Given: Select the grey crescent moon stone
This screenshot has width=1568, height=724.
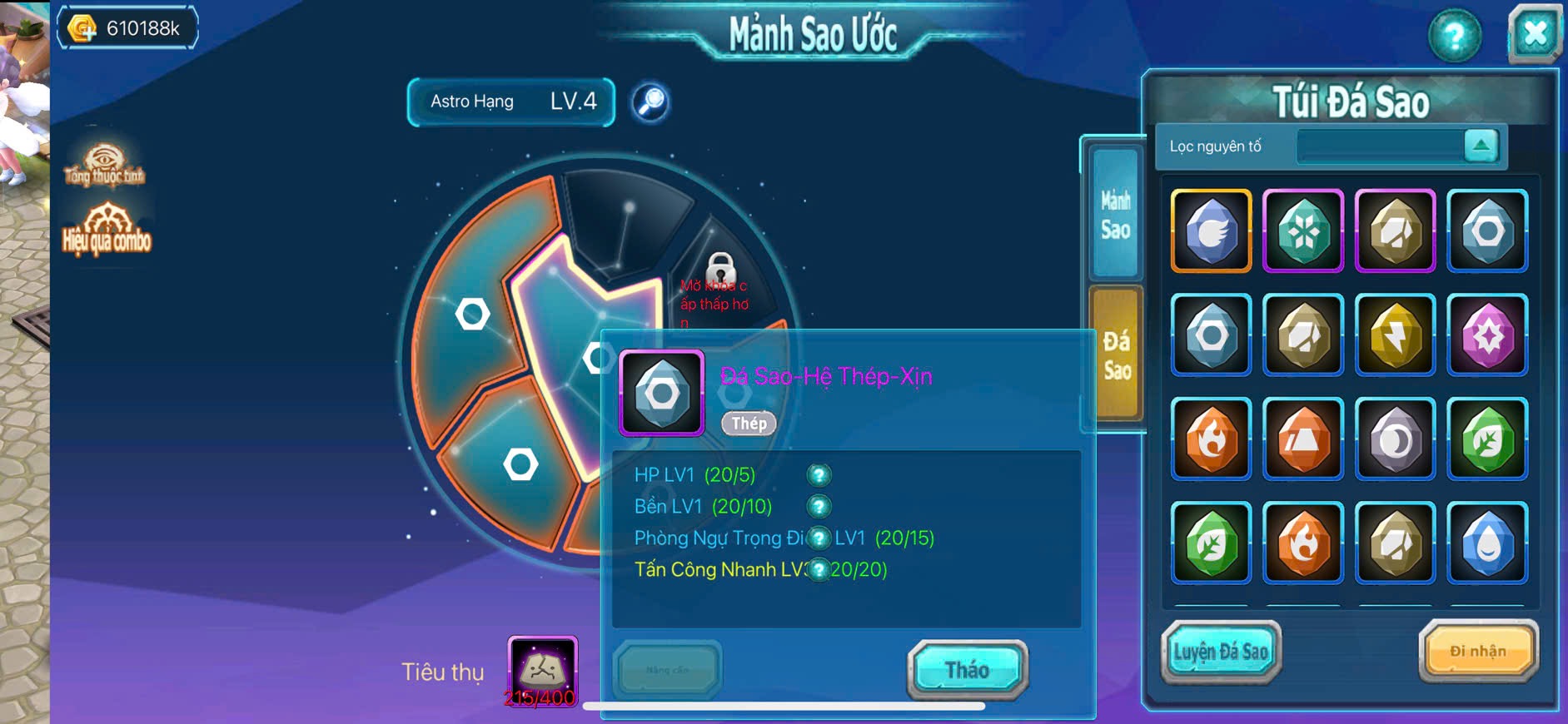Looking at the screenshot, I should 1395,439.
